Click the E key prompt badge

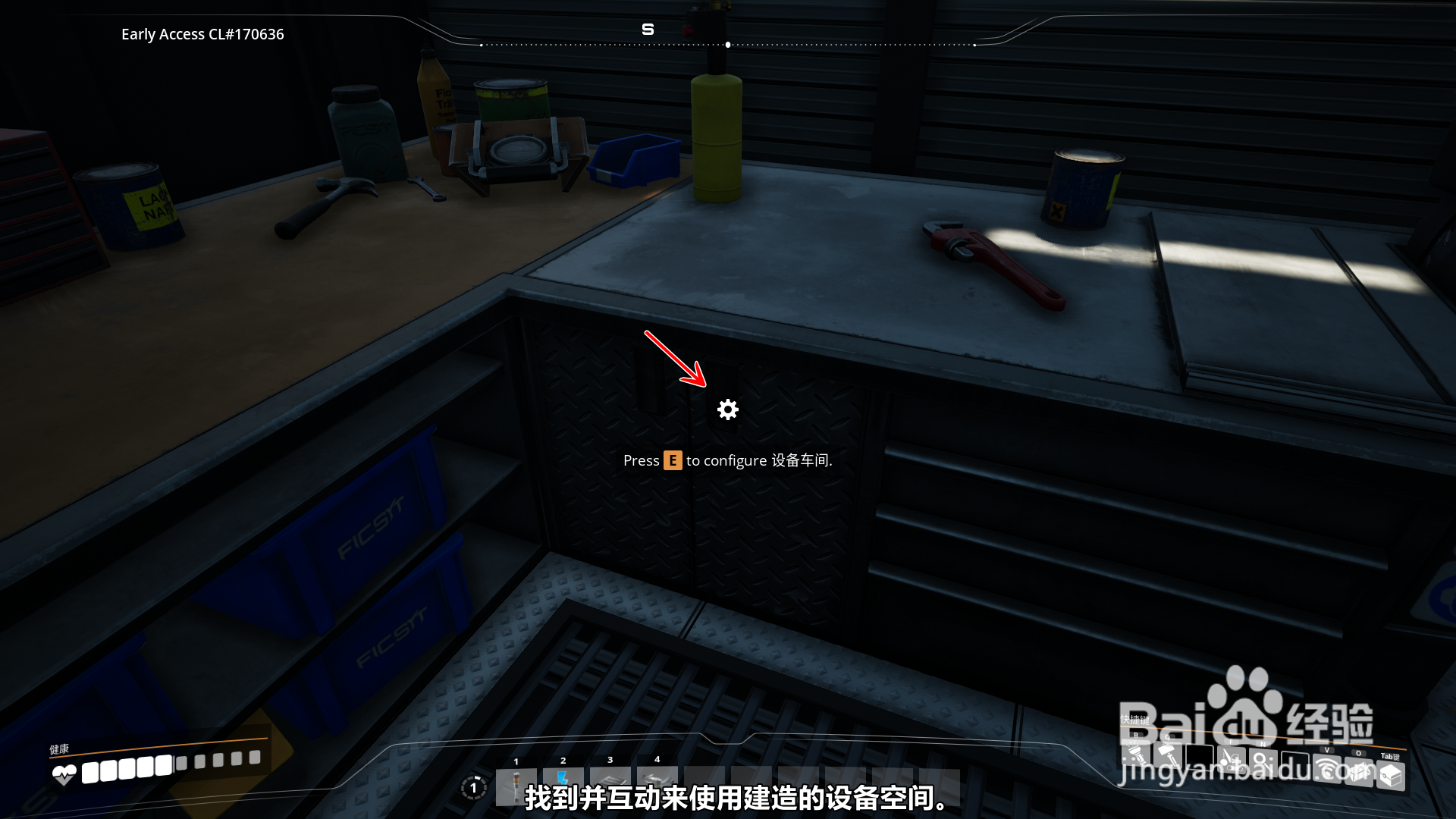pos(673,460)
